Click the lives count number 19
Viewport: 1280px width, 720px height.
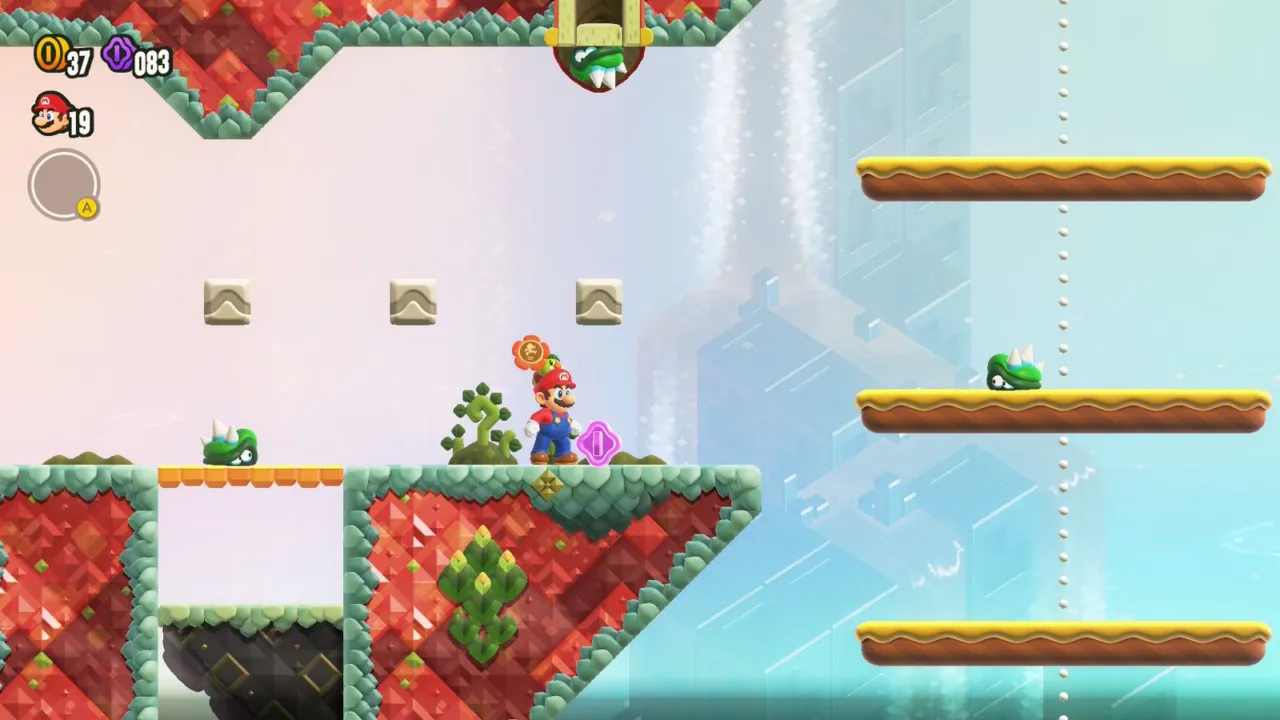pos(80,120)
